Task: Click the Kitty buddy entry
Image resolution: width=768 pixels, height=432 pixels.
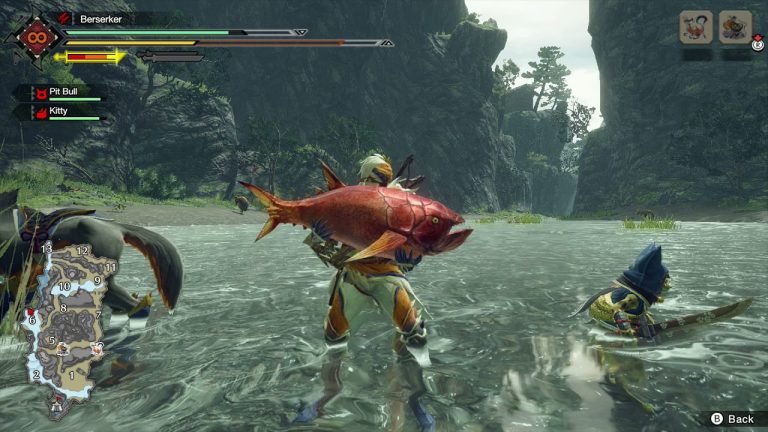Action: [x=60, y=112]
